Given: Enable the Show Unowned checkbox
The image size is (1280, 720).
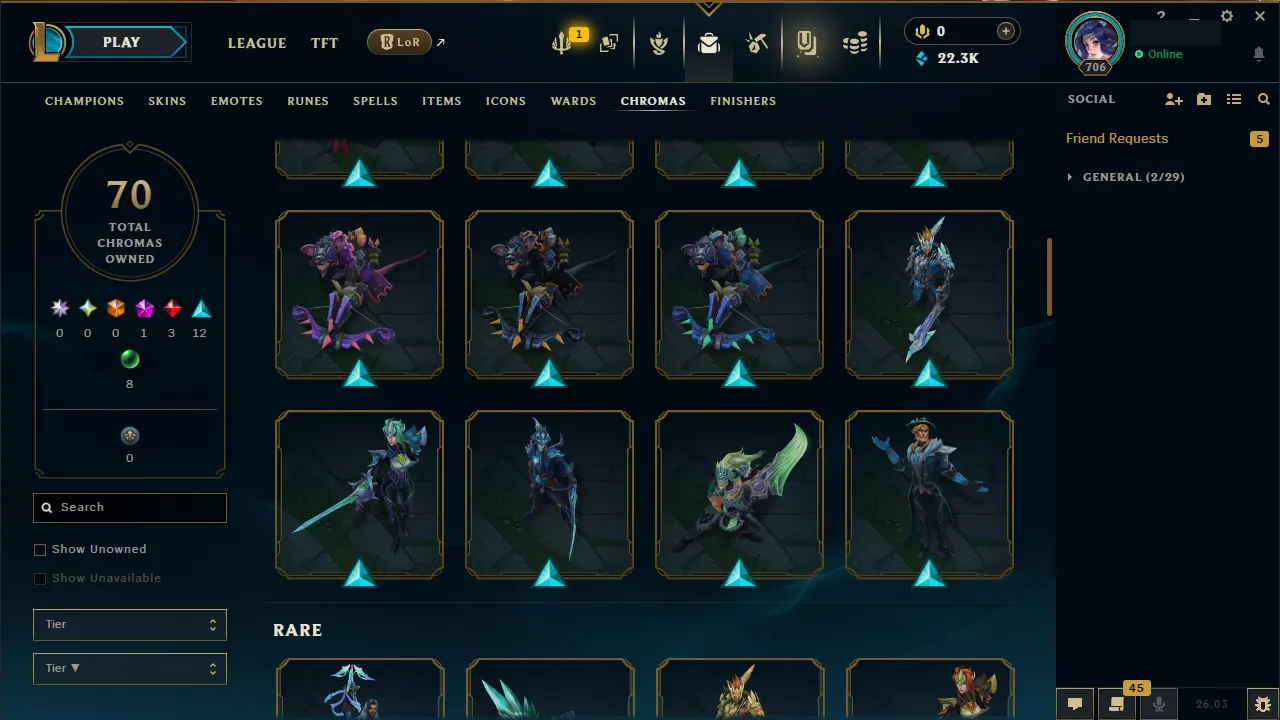Looking at the screenshot, I should pyautogui.click(x=40, y=549).
